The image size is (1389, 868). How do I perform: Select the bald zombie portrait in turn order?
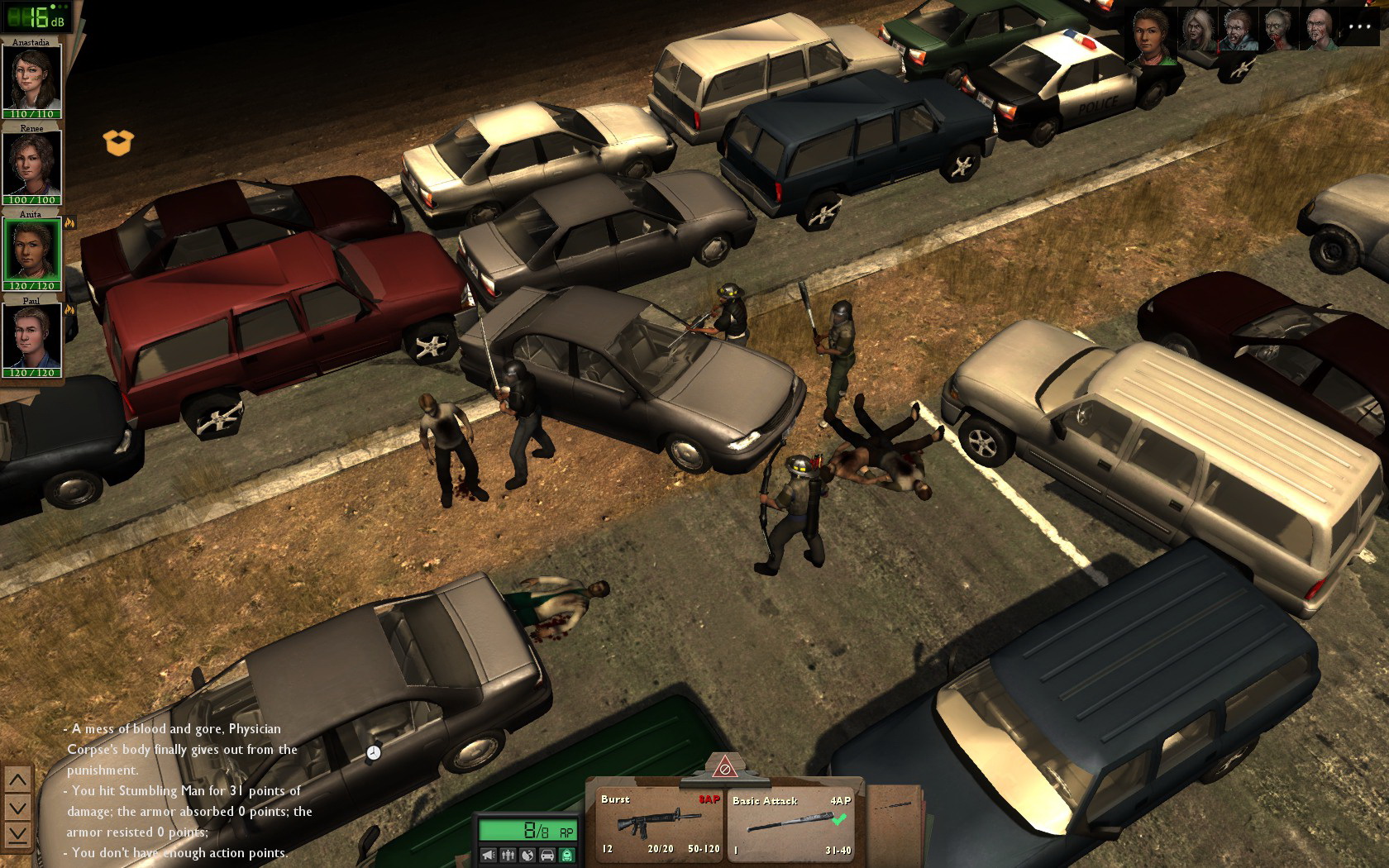pyautogui.click(x=1319, y=31)
